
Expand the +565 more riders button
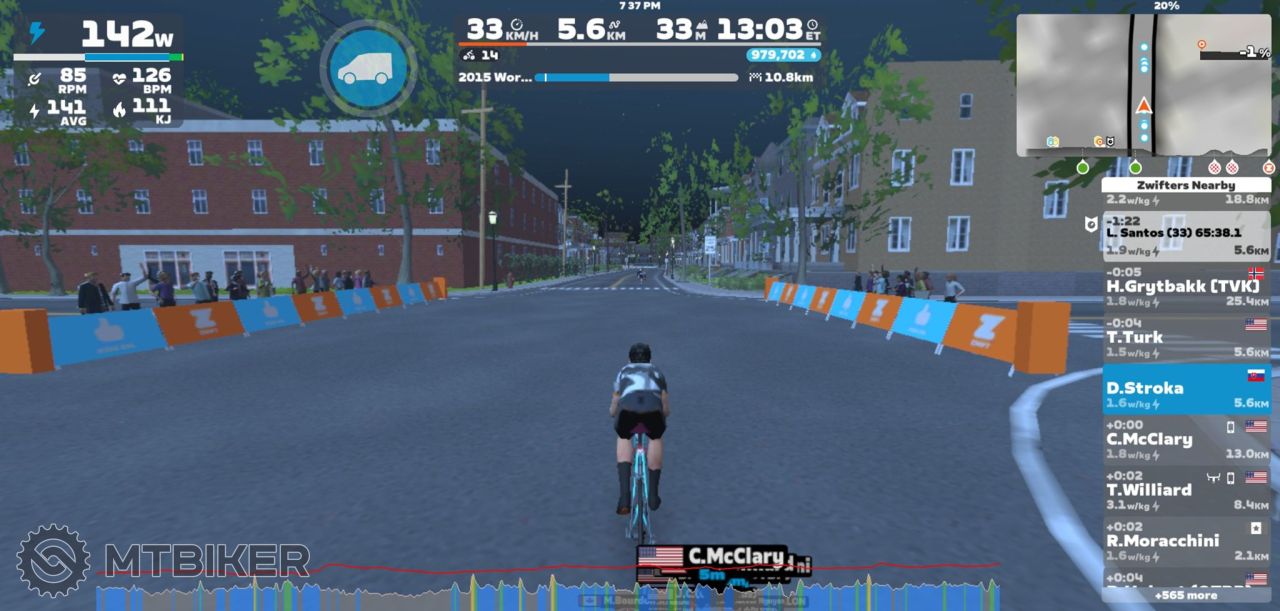pos(1186,595)
